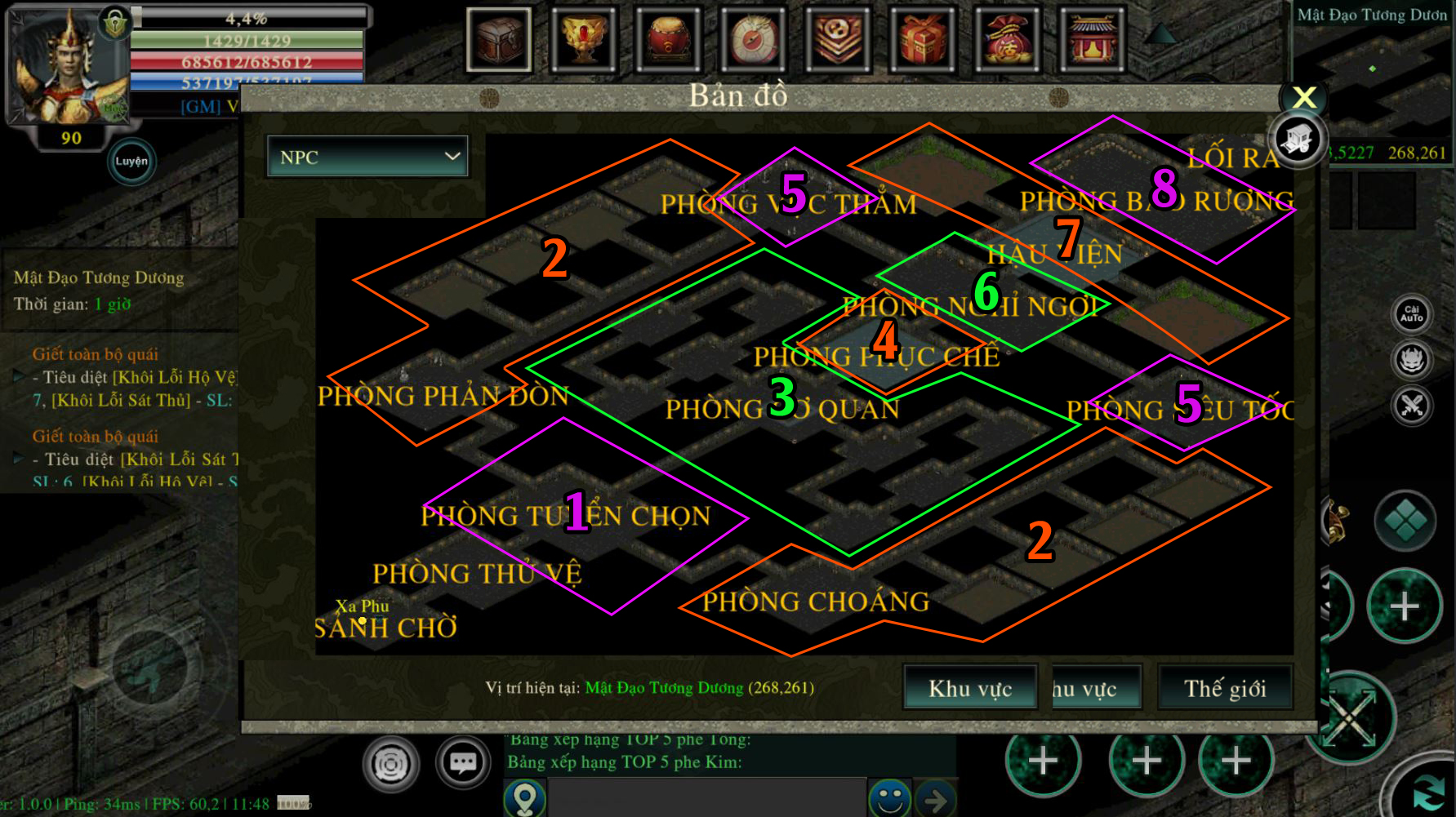Open the red pavilion icon
1456x817 pixels.
[1092, 39]
